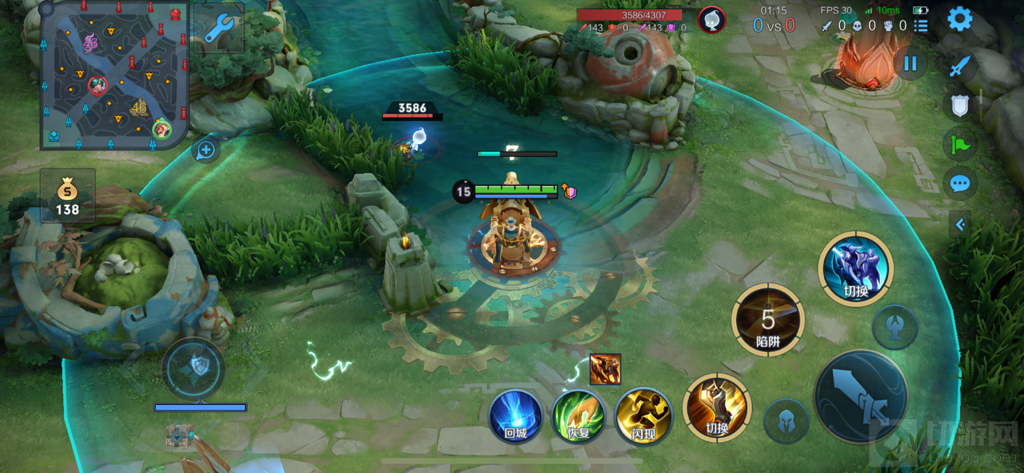Open the wrench tool settings

click(218, 30)
